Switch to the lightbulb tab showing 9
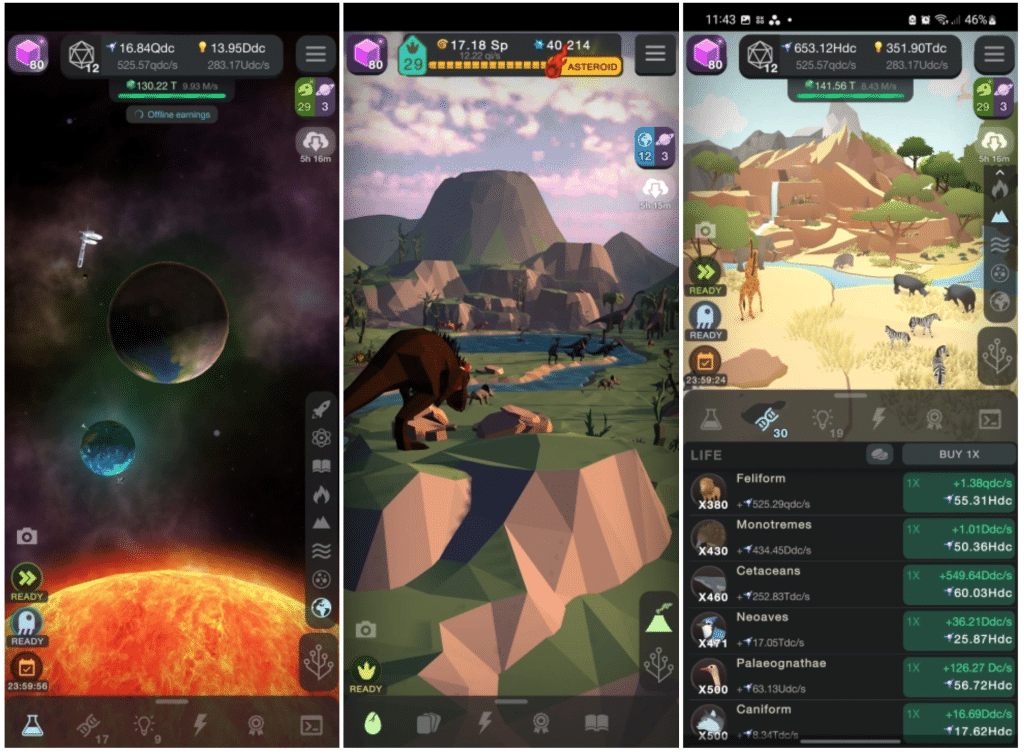Image resolution: width=1024 pixels, height=754 pixels. [144, 725]
